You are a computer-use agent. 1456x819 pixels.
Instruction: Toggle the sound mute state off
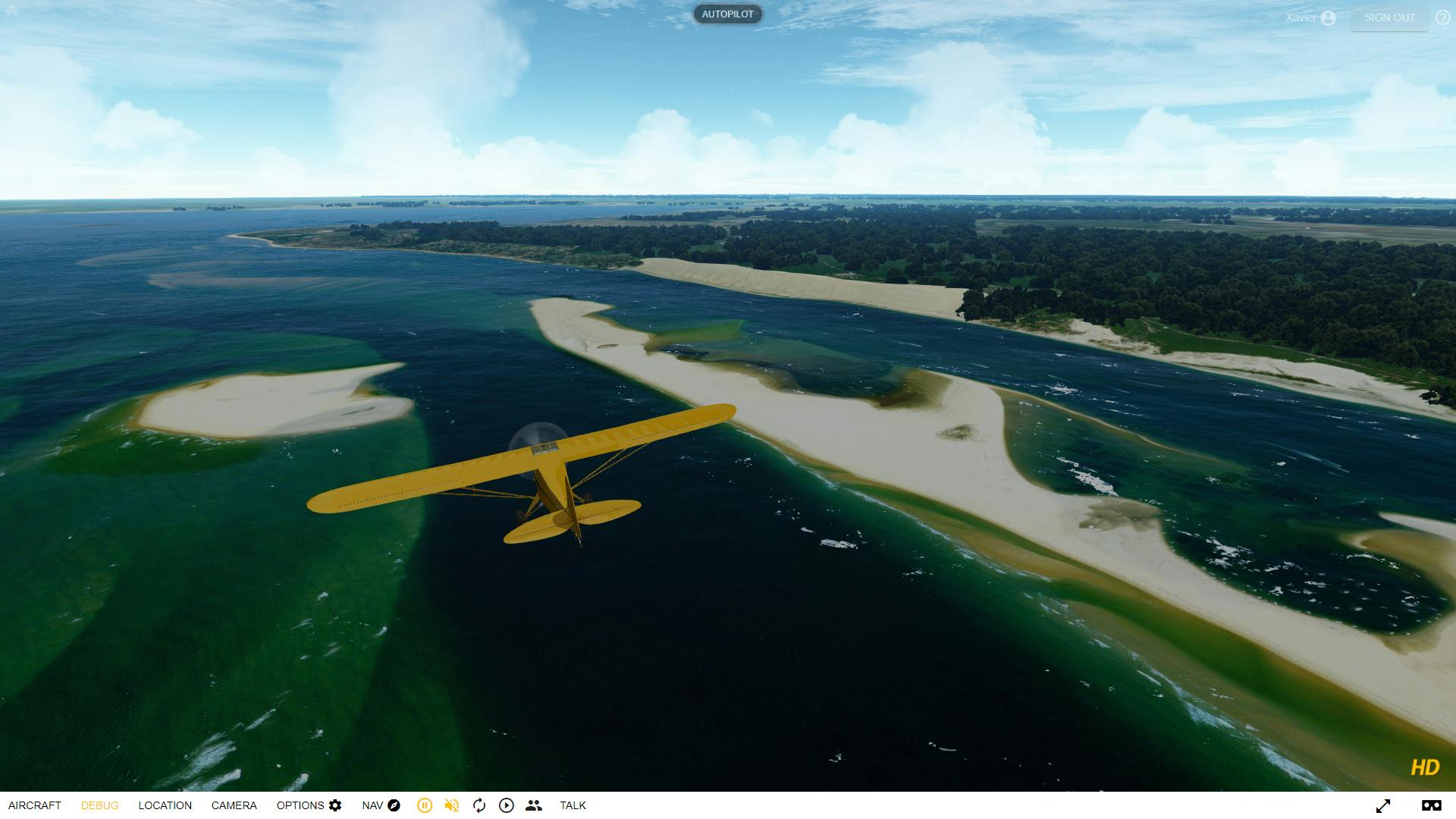tap(451, 805)
